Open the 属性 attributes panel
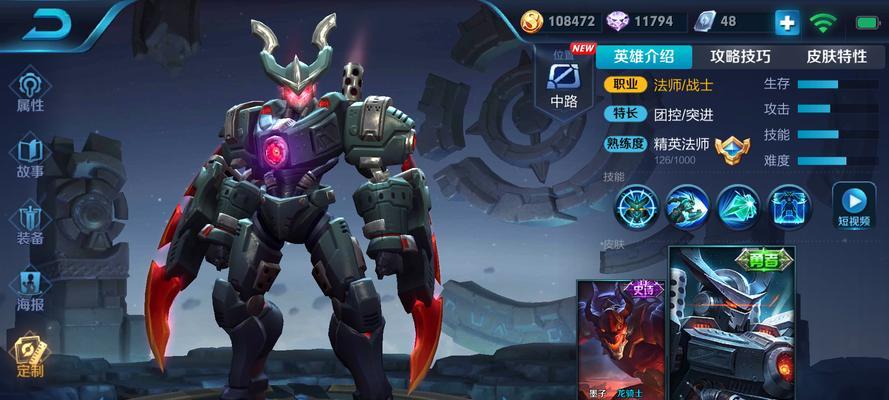 (30, 92)
